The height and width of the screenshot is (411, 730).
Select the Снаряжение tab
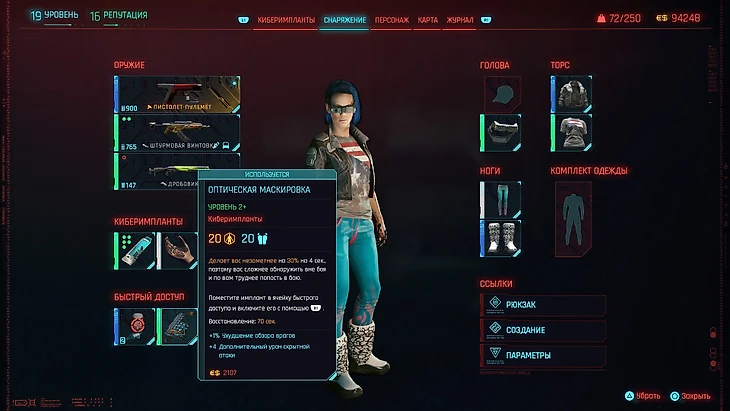344,19
